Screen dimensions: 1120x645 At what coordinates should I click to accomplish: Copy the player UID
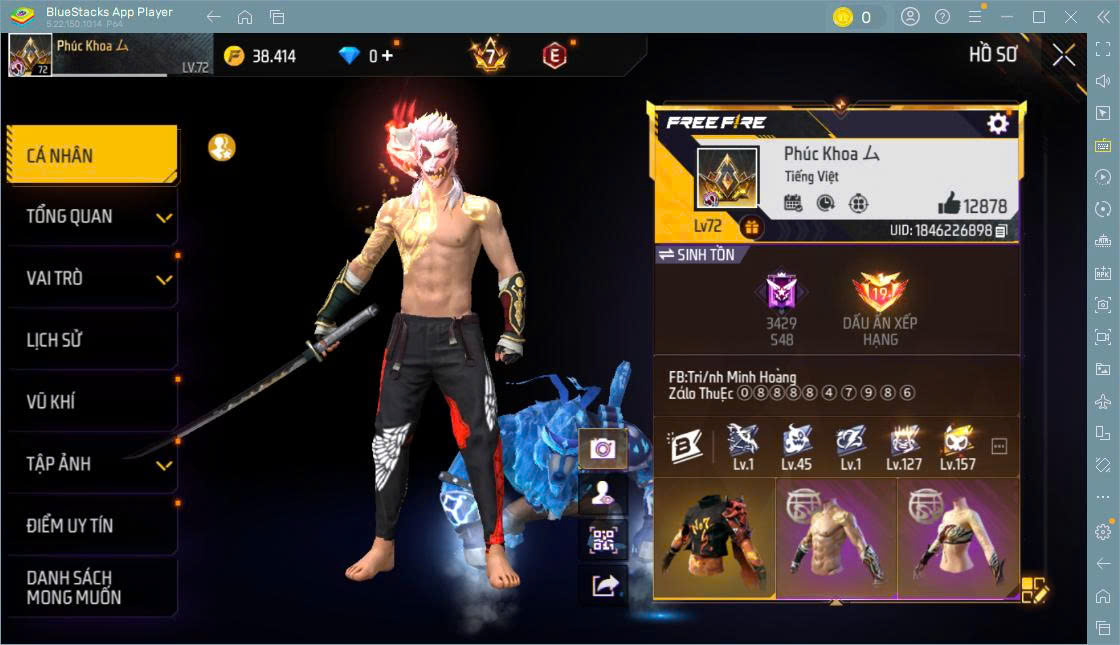(1001, 231)
